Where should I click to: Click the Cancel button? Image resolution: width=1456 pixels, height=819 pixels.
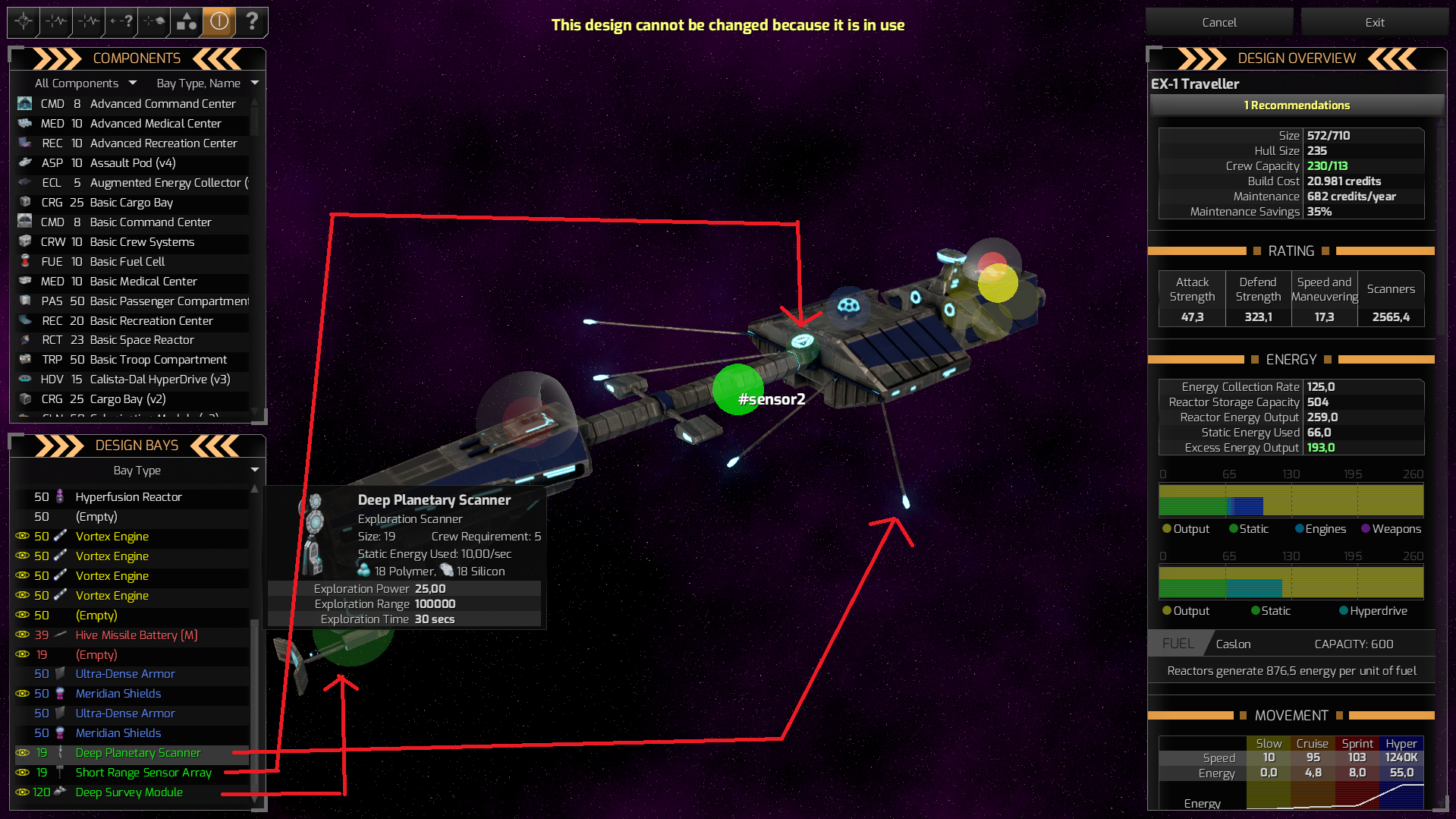click(1219, 21)
